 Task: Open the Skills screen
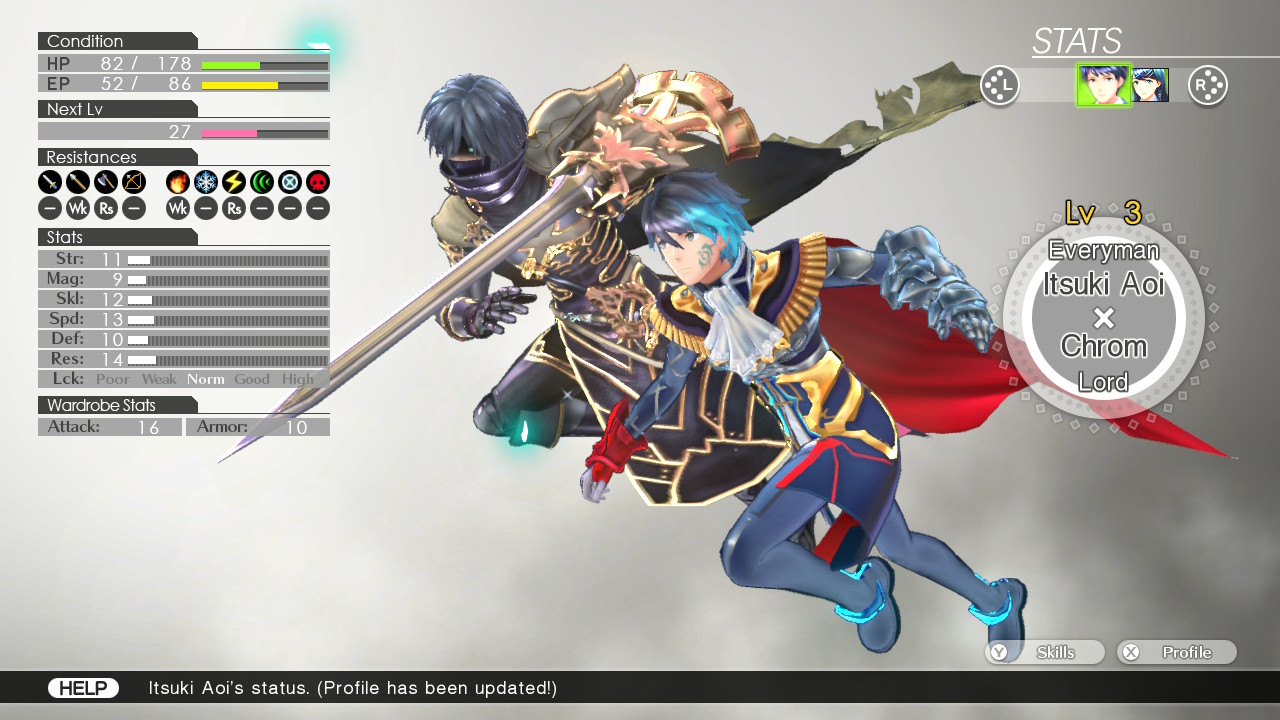point(1045,652)
